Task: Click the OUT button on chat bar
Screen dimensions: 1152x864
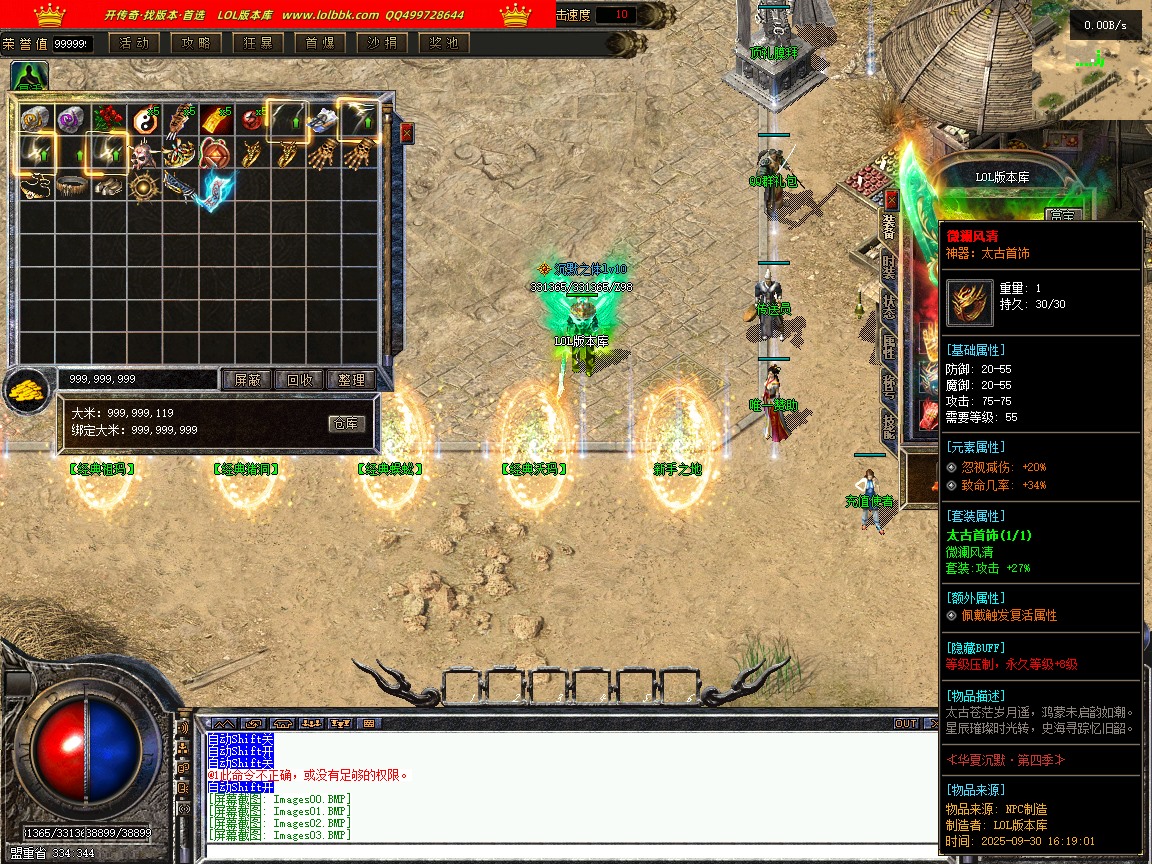Action: 905,723
